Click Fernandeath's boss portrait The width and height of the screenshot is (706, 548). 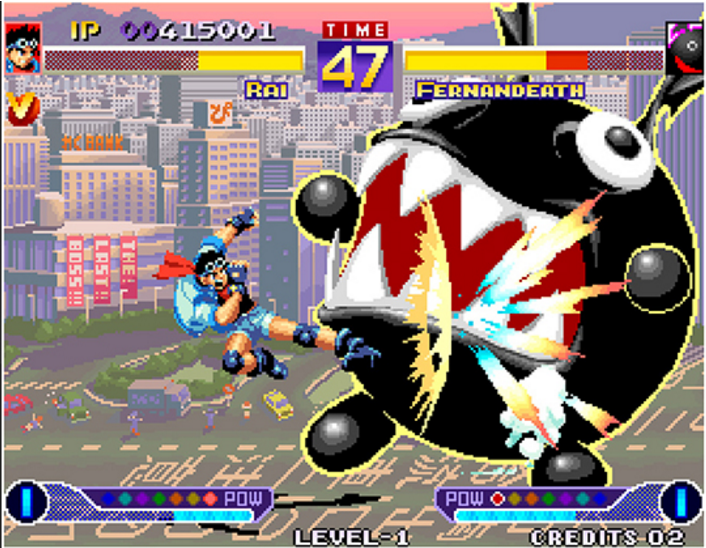coord(684,46)
